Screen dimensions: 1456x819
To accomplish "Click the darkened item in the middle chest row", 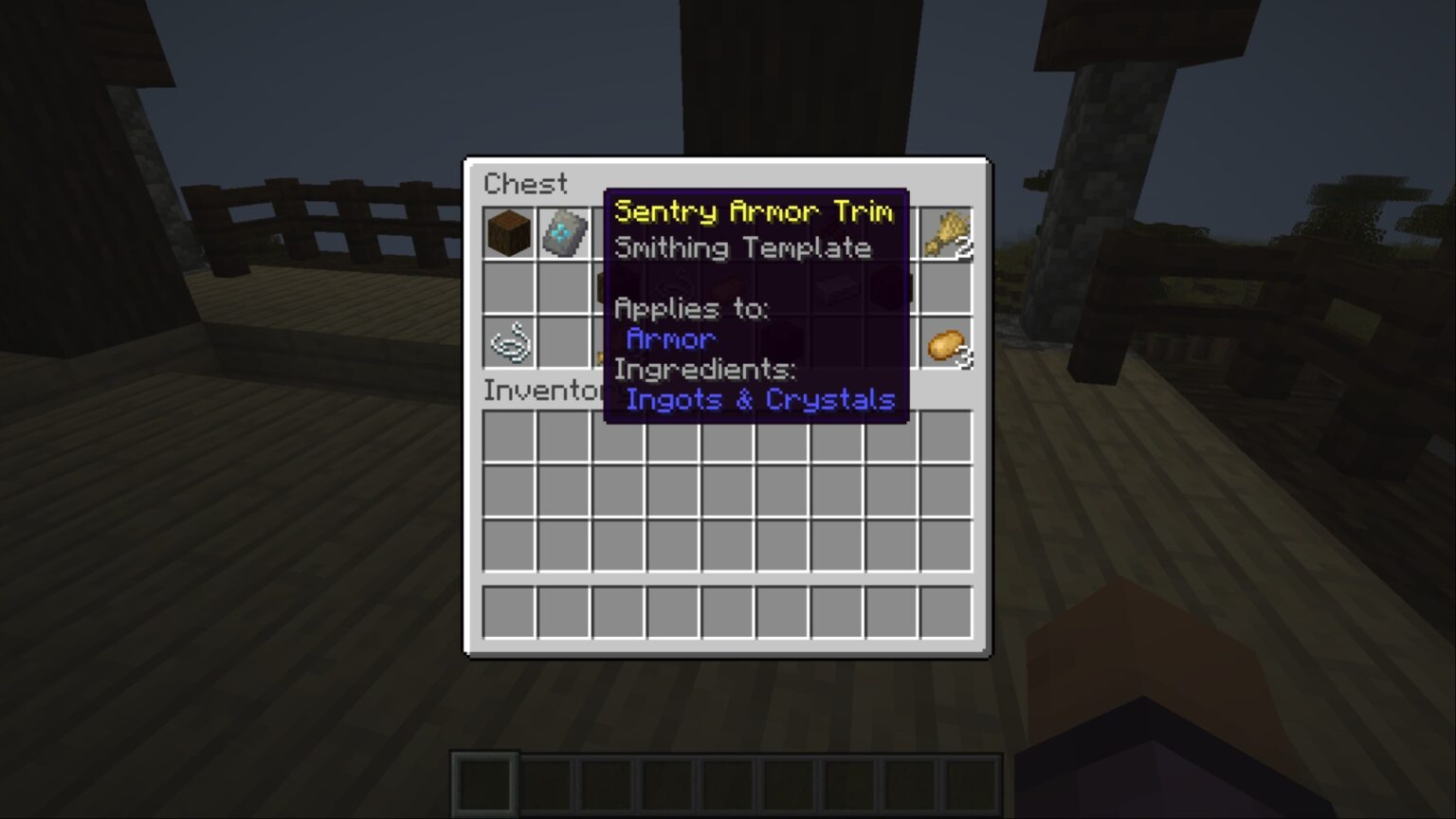I will click(x=891, y=289).
